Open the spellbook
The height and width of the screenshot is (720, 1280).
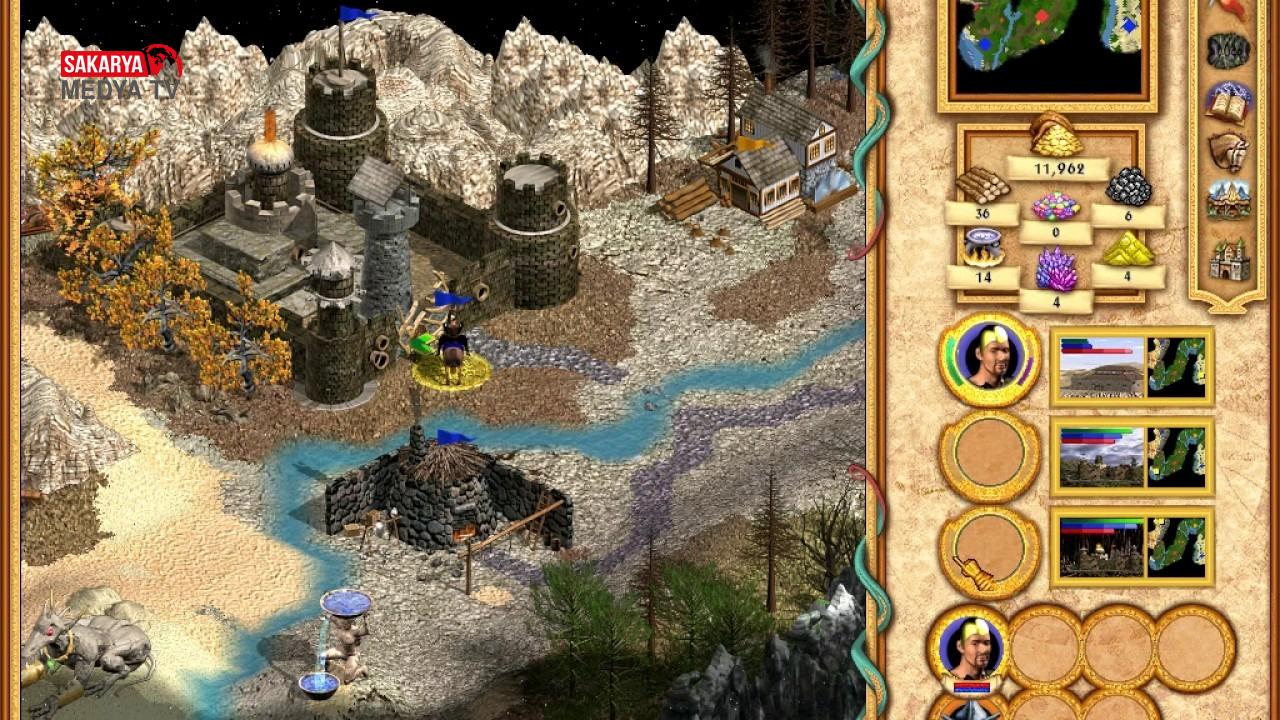tap(1227, 100)
